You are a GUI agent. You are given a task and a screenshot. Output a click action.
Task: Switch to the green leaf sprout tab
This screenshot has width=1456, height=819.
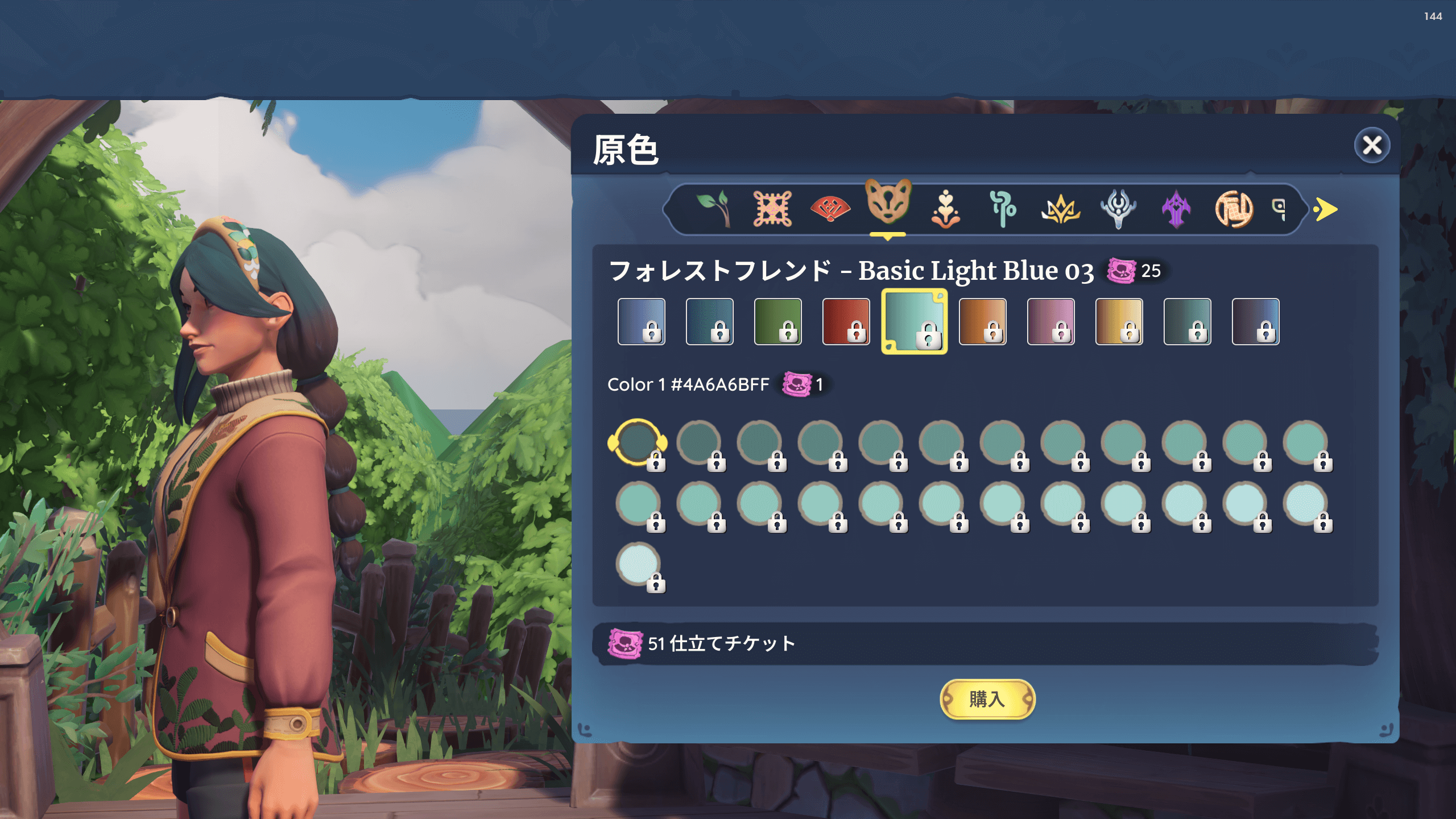point(714,209)
